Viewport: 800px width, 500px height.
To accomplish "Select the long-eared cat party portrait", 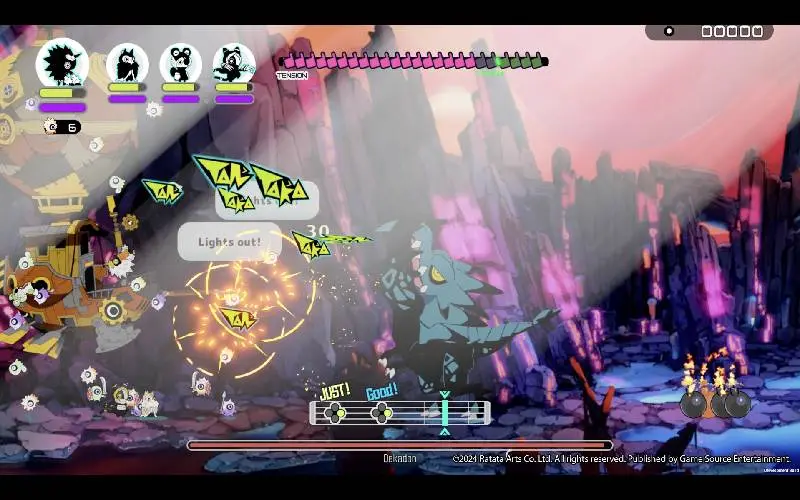I will (127, 64).
